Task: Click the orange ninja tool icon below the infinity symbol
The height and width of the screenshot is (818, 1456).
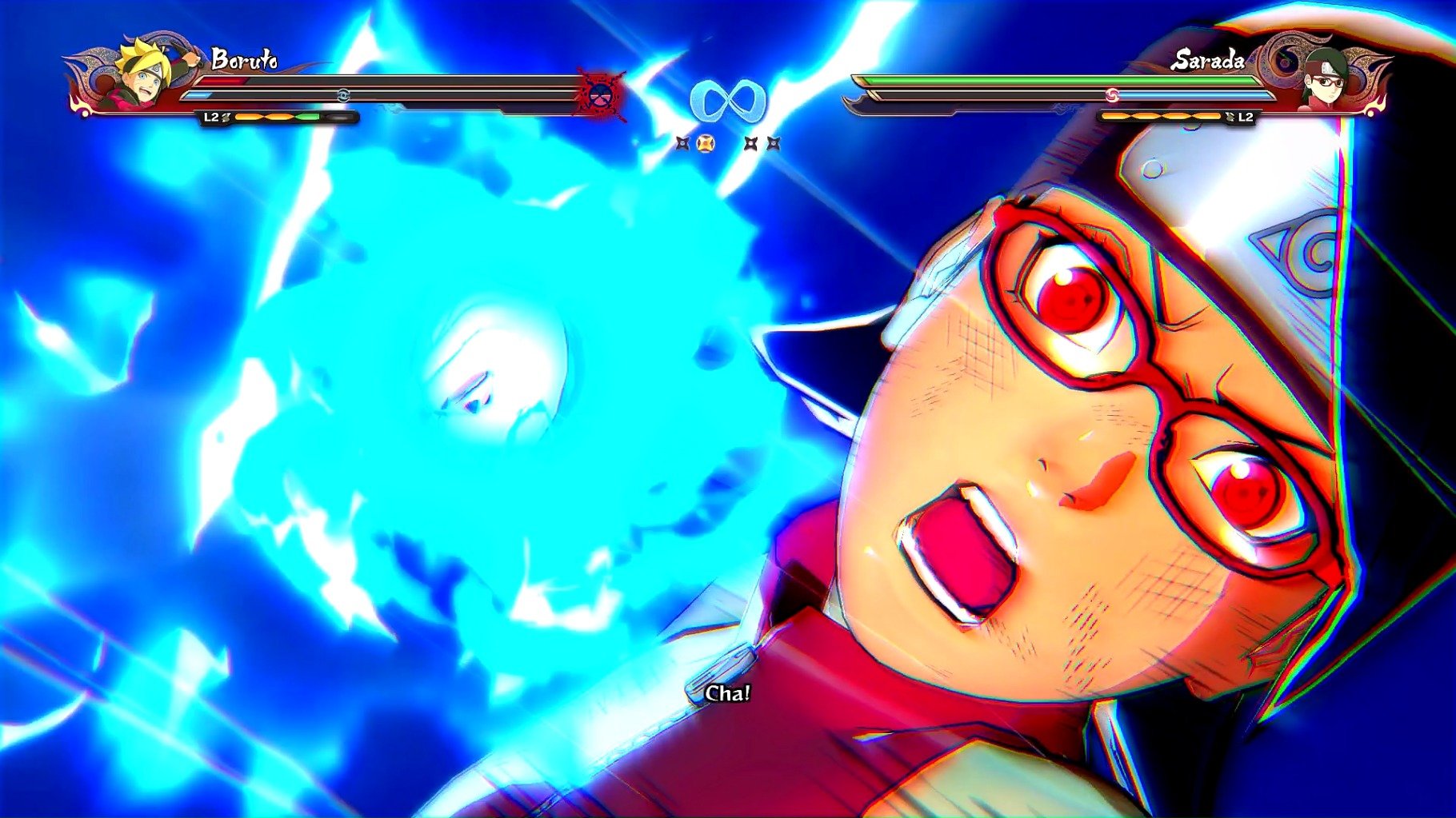Action: tap(705, 144)
